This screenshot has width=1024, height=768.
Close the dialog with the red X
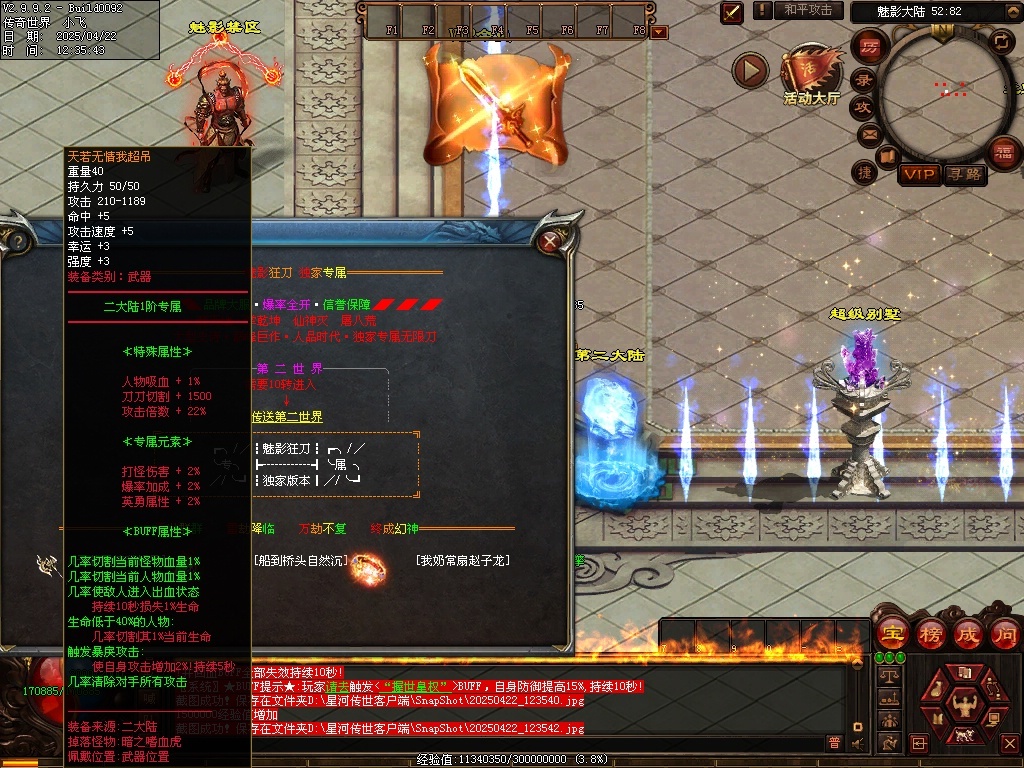[x=549, y=241]
